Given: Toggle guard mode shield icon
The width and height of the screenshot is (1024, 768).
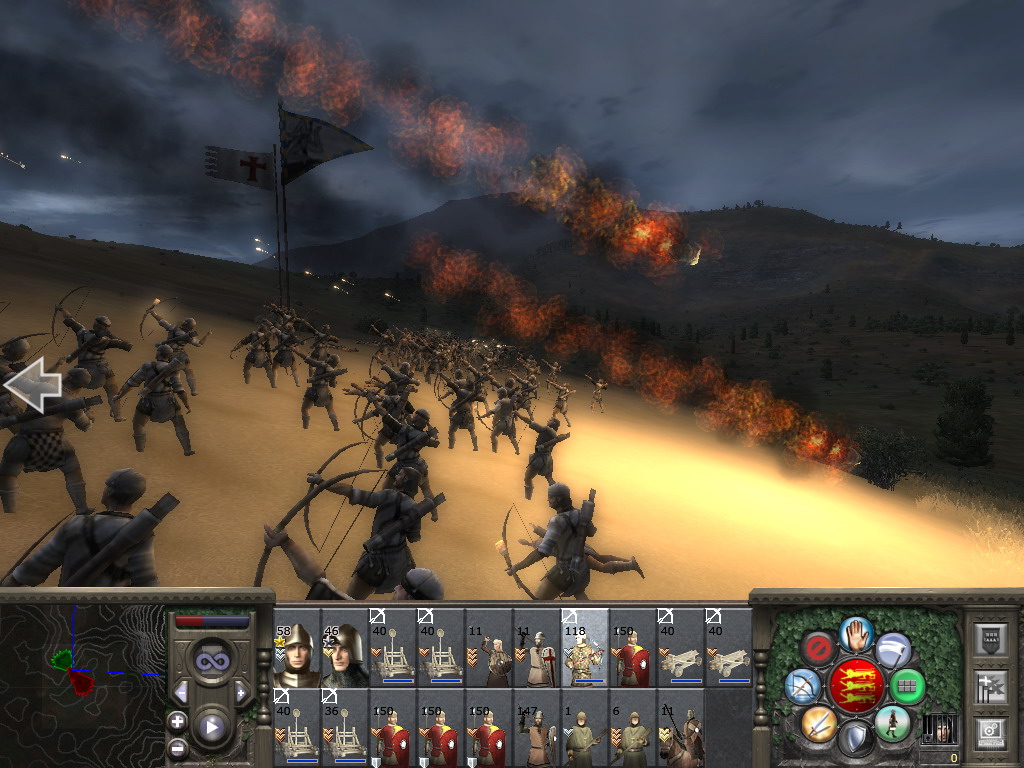Looking at the screenshot, I should point(855,738).
